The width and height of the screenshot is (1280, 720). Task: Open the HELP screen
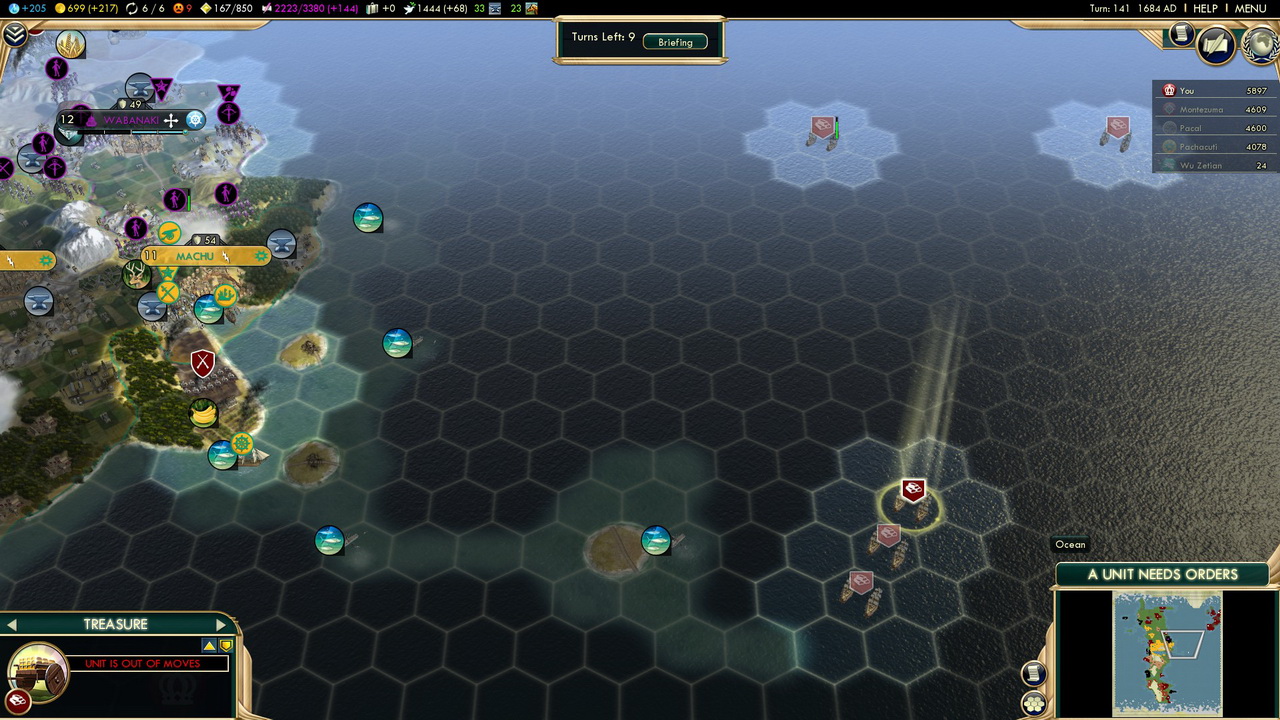pyautogui.click(x=1205, y=8)
